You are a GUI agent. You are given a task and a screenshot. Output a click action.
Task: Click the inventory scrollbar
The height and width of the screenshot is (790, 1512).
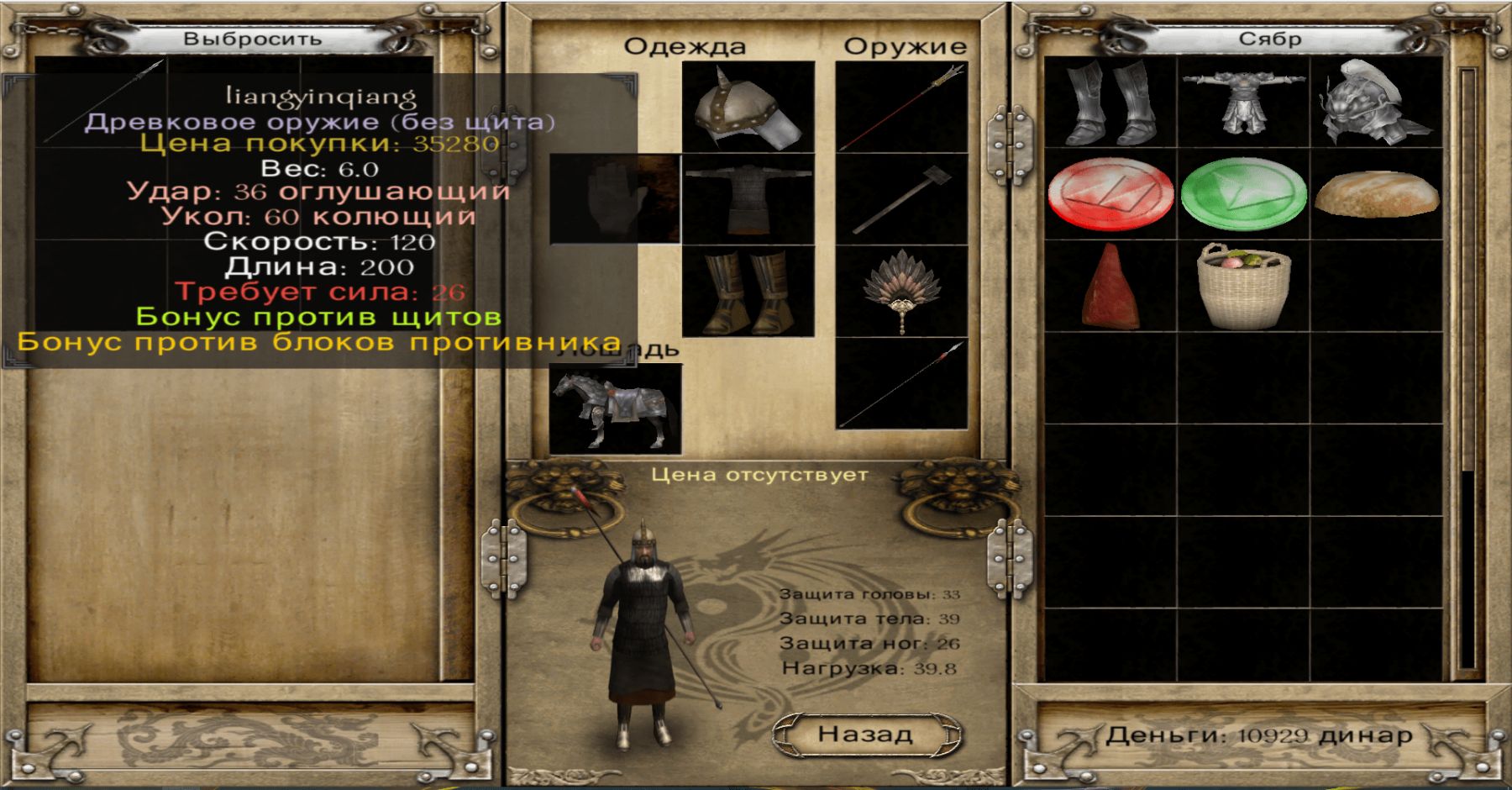pyautogui.click(x=1467, y=370)
